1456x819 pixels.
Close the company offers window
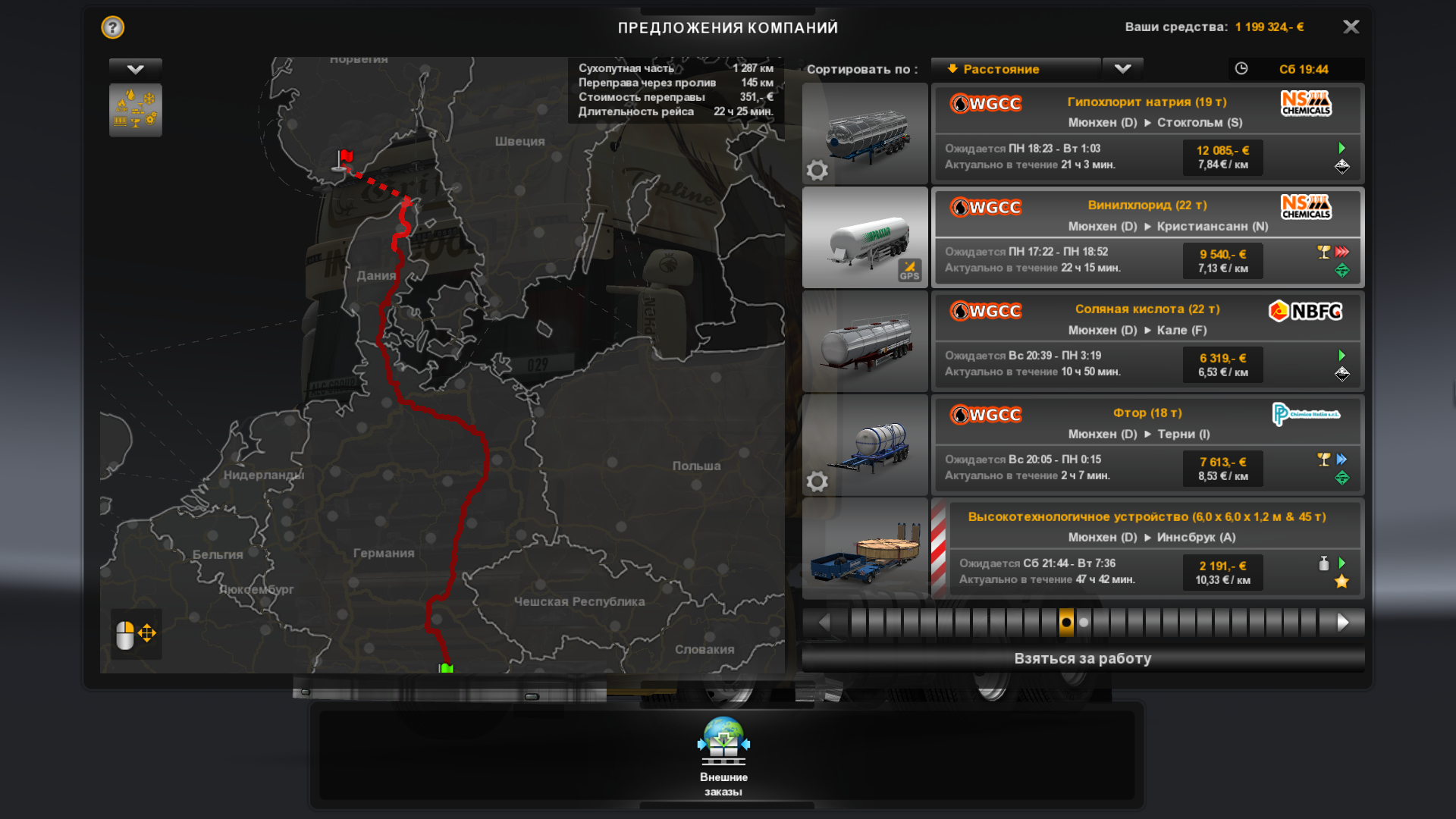[x=1351, y=27]
